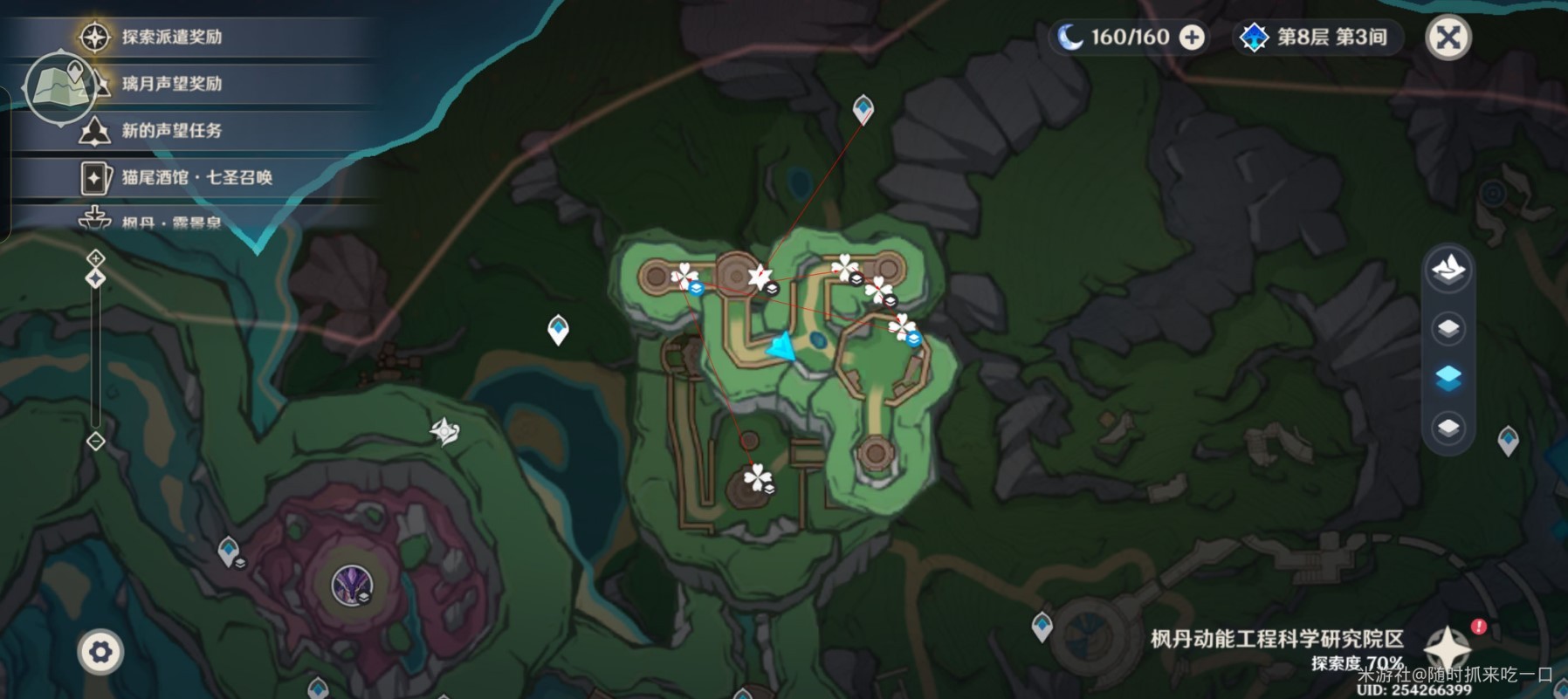Click the round folded-map icon
Viewport: 1568px width, 699px height.
click(x=59, y=86)
